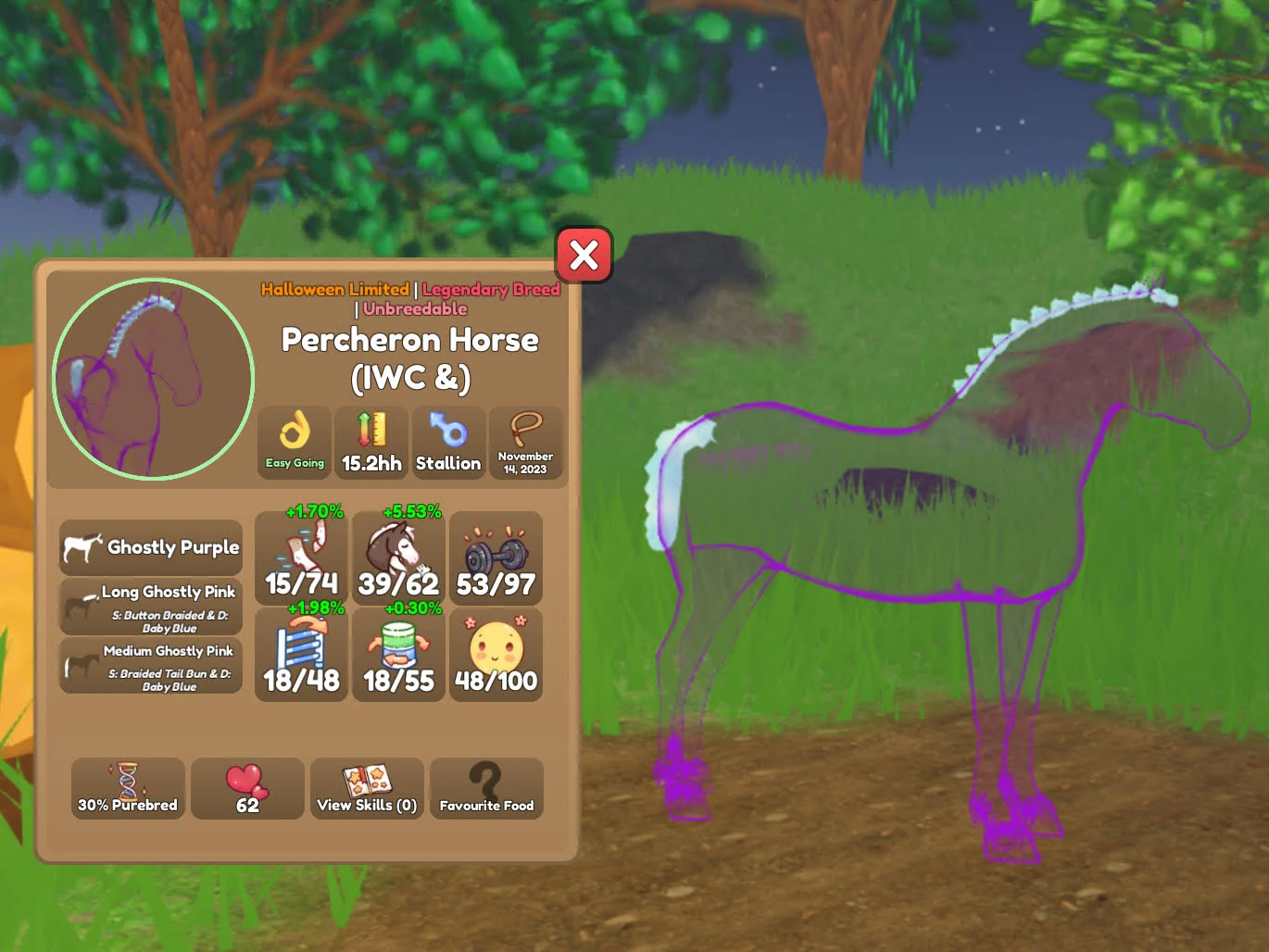Click the 30% Purebred DNA icon

[127, 788]
